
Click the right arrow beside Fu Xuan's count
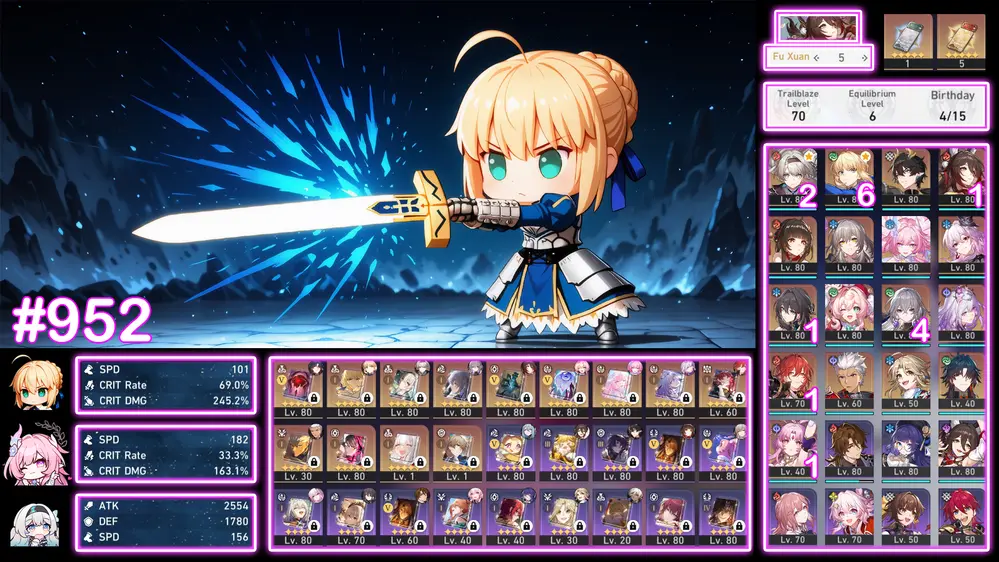click(x=863, y=58)
